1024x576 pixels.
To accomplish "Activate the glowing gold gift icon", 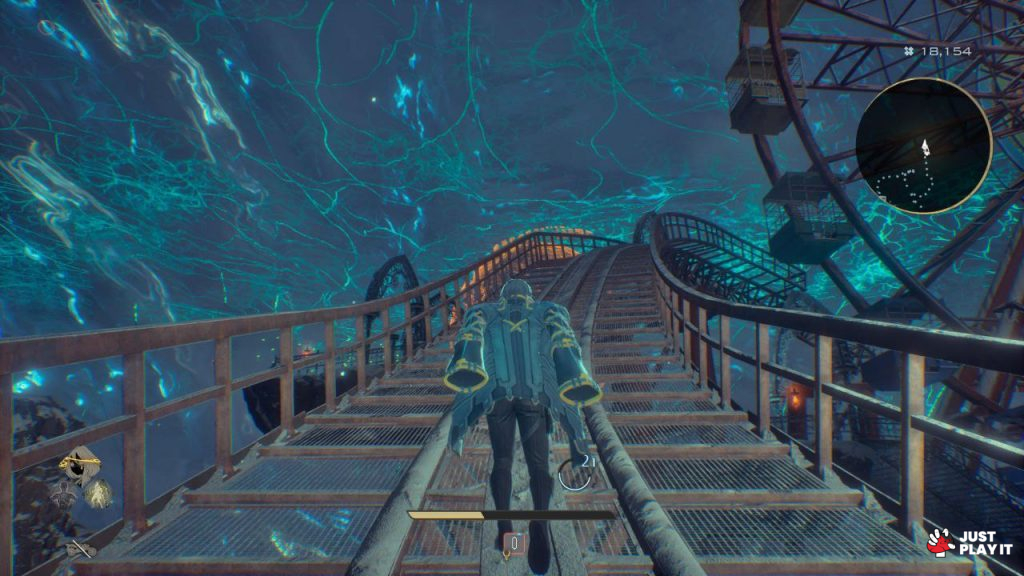I will (x=98, y=492).
